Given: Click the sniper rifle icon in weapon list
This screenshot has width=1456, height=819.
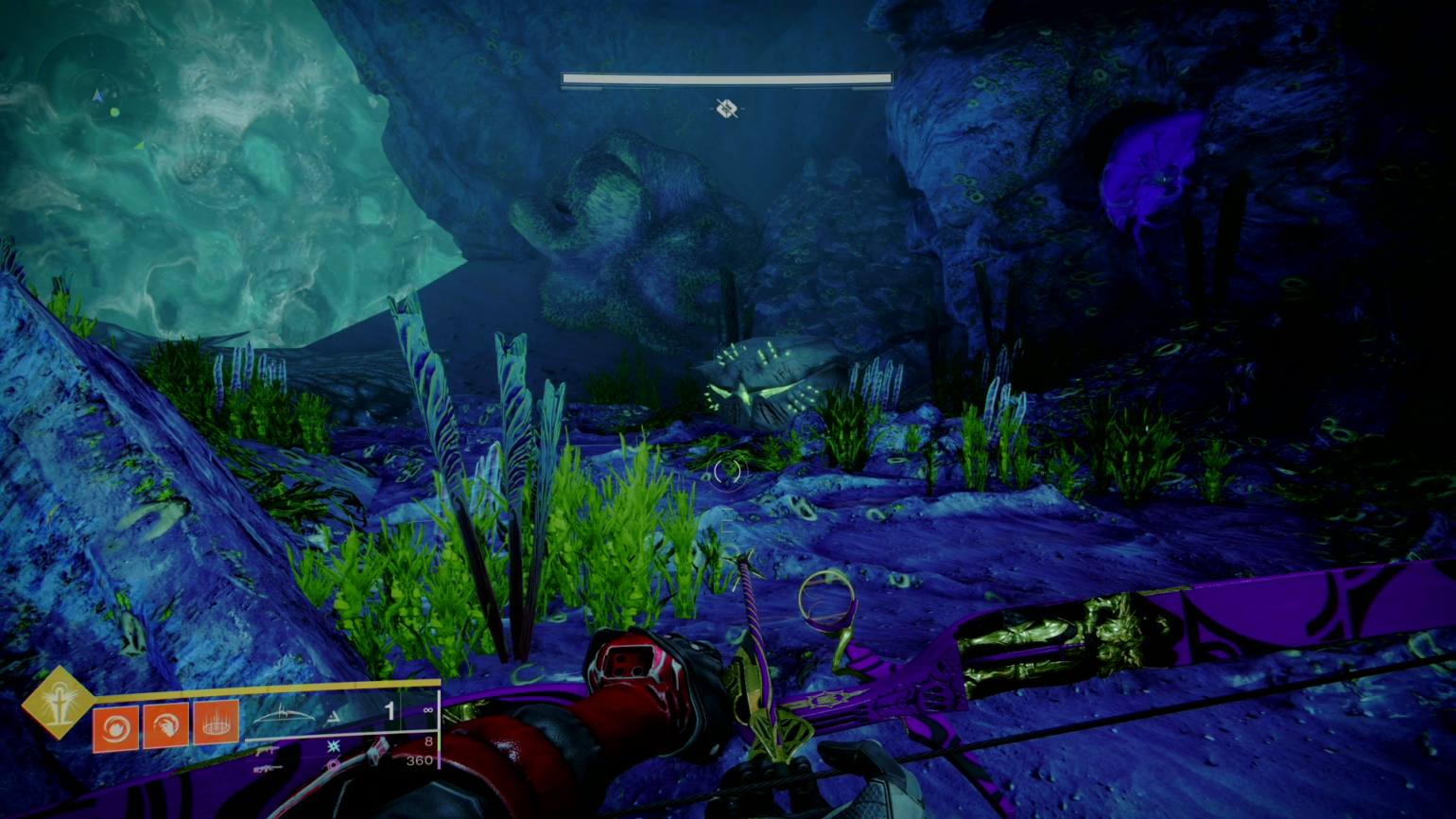Looking at the screenshot, I should 267,770.
